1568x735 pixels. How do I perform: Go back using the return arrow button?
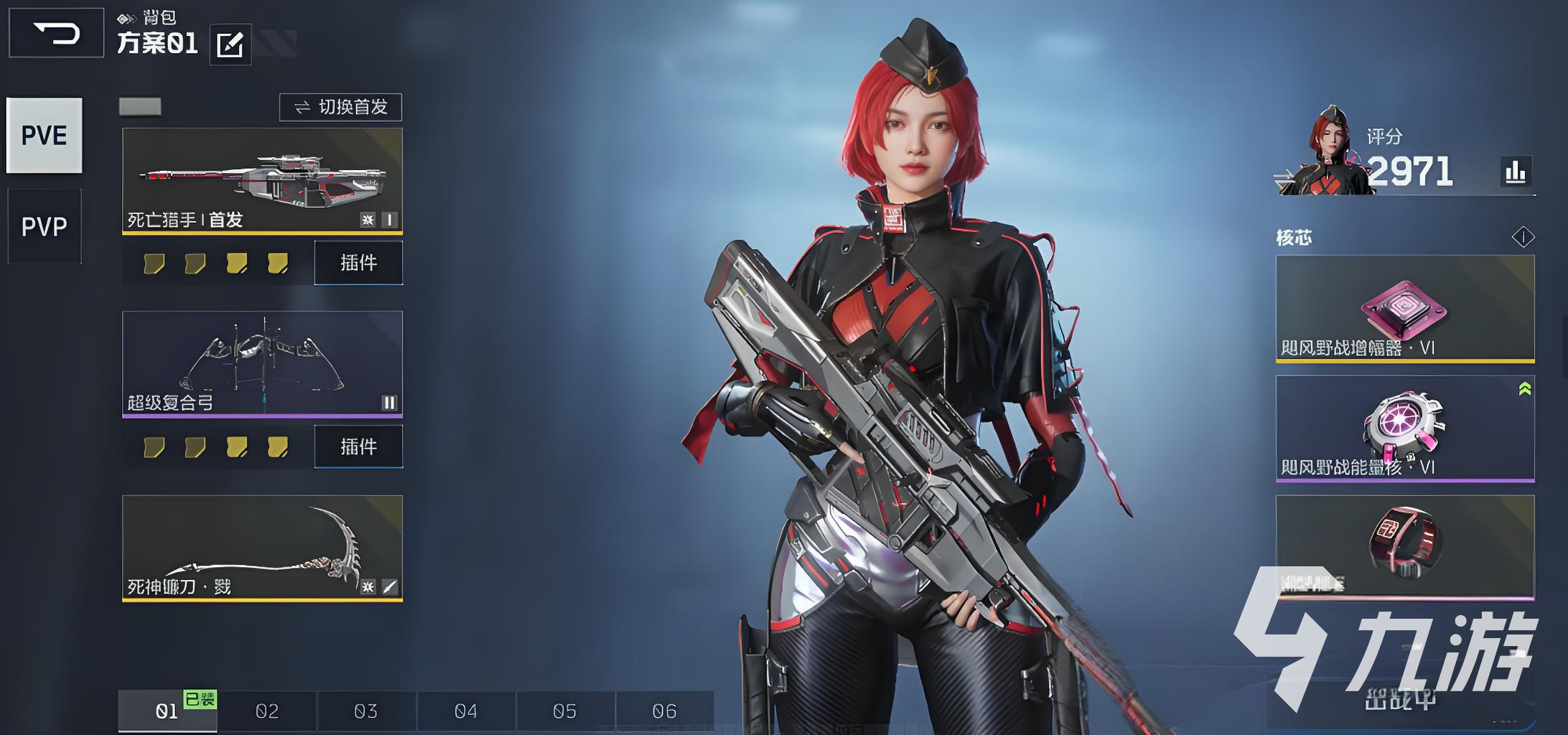pos(56,33)
